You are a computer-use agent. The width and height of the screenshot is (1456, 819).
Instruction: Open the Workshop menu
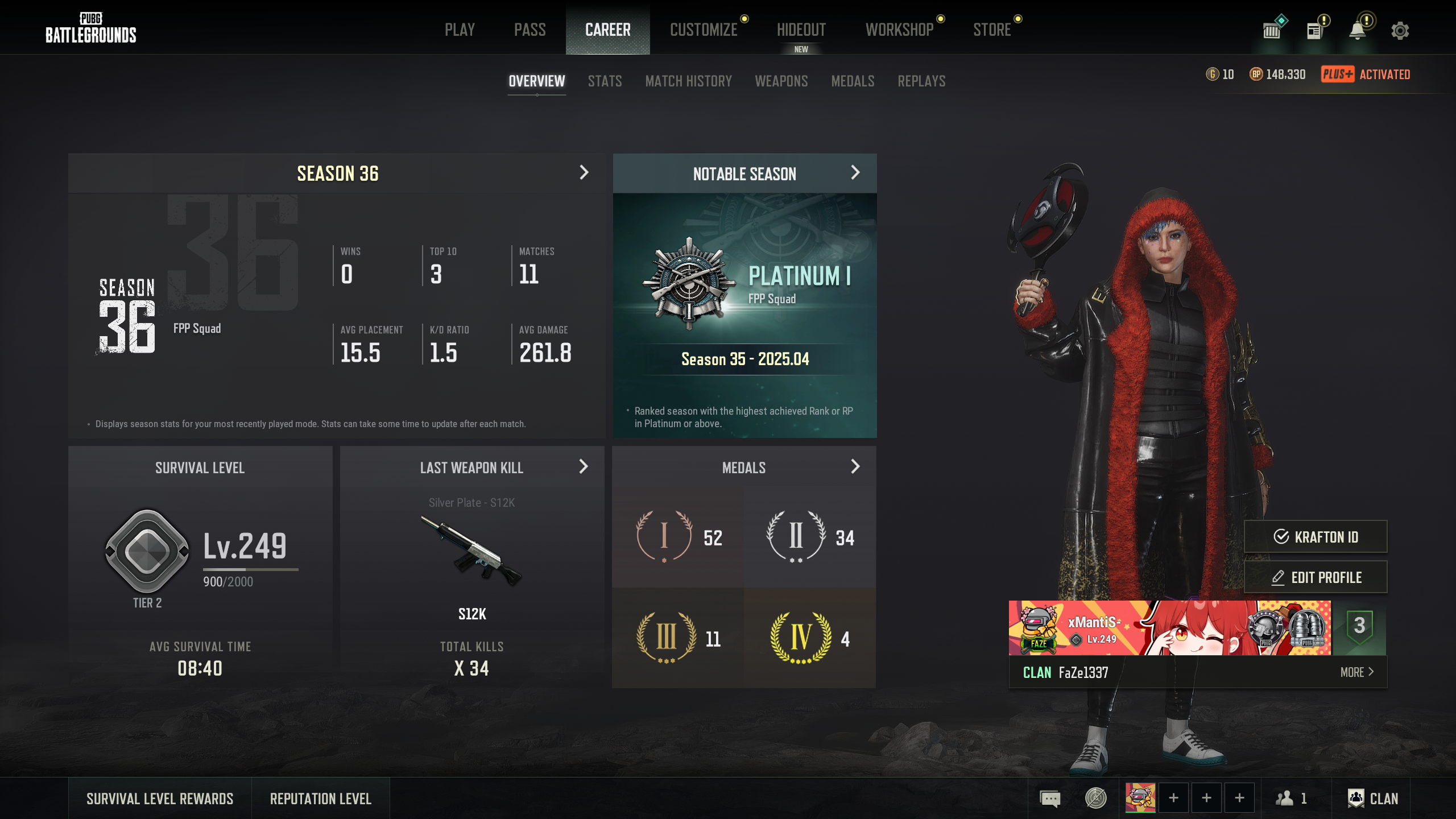tap(899, 30)
